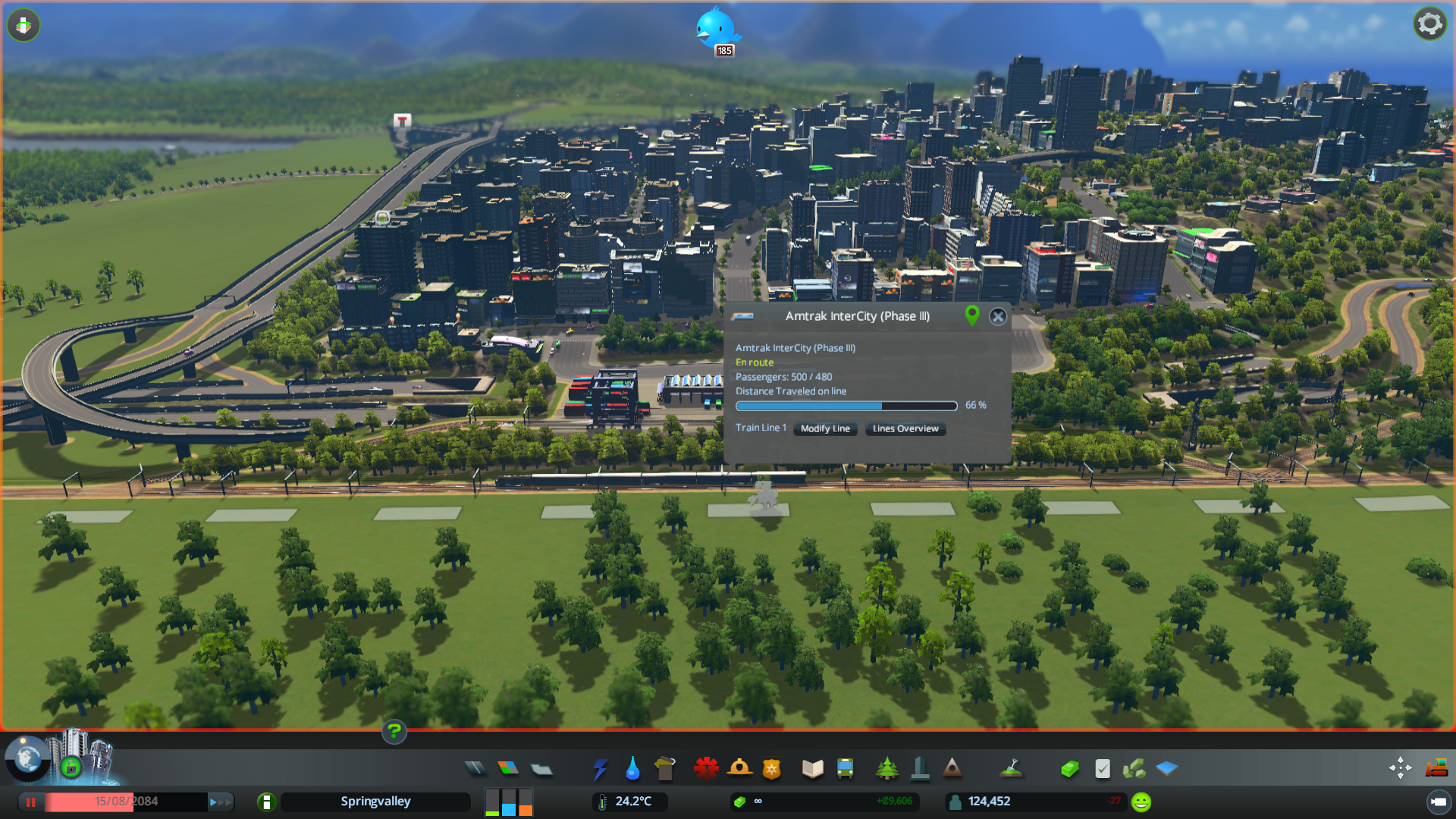This screenshot has height=819, width=1456.
Task: Open the Police department services
Action: click(773, 768)
